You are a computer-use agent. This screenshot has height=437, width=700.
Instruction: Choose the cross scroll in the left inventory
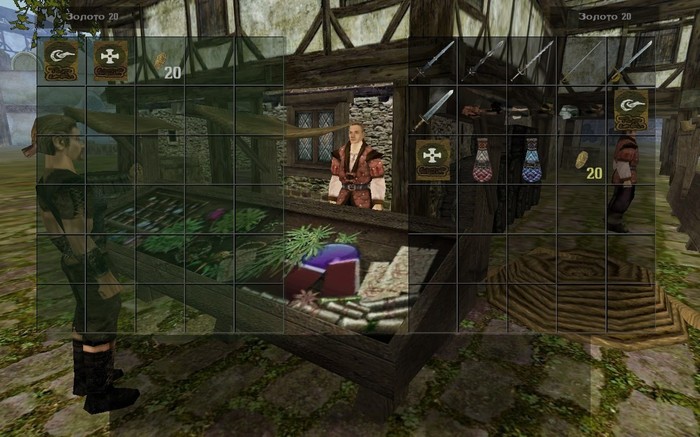pyautogui.click(x=110, y=60)
